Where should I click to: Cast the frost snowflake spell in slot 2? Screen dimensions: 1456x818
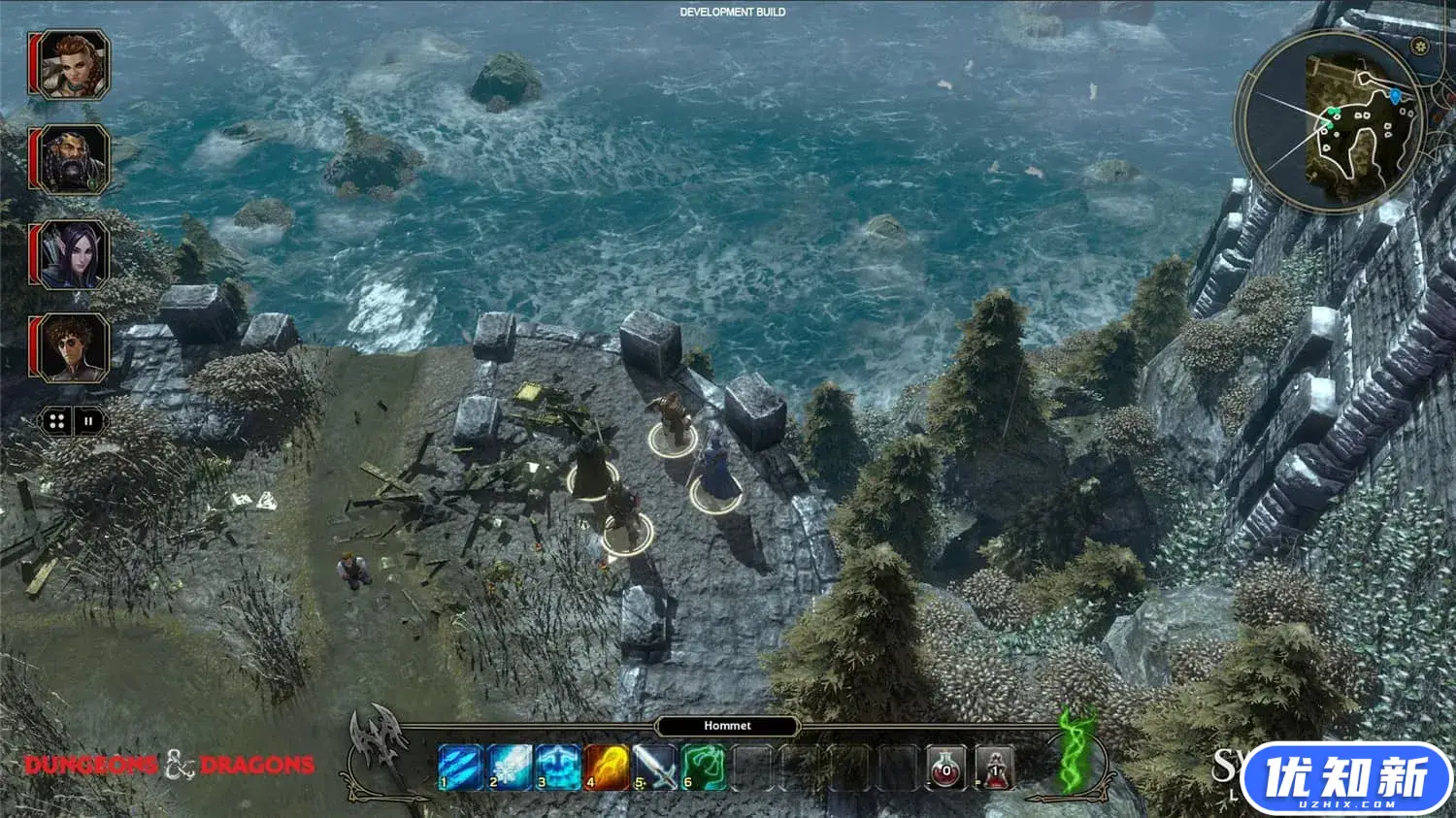509,768
